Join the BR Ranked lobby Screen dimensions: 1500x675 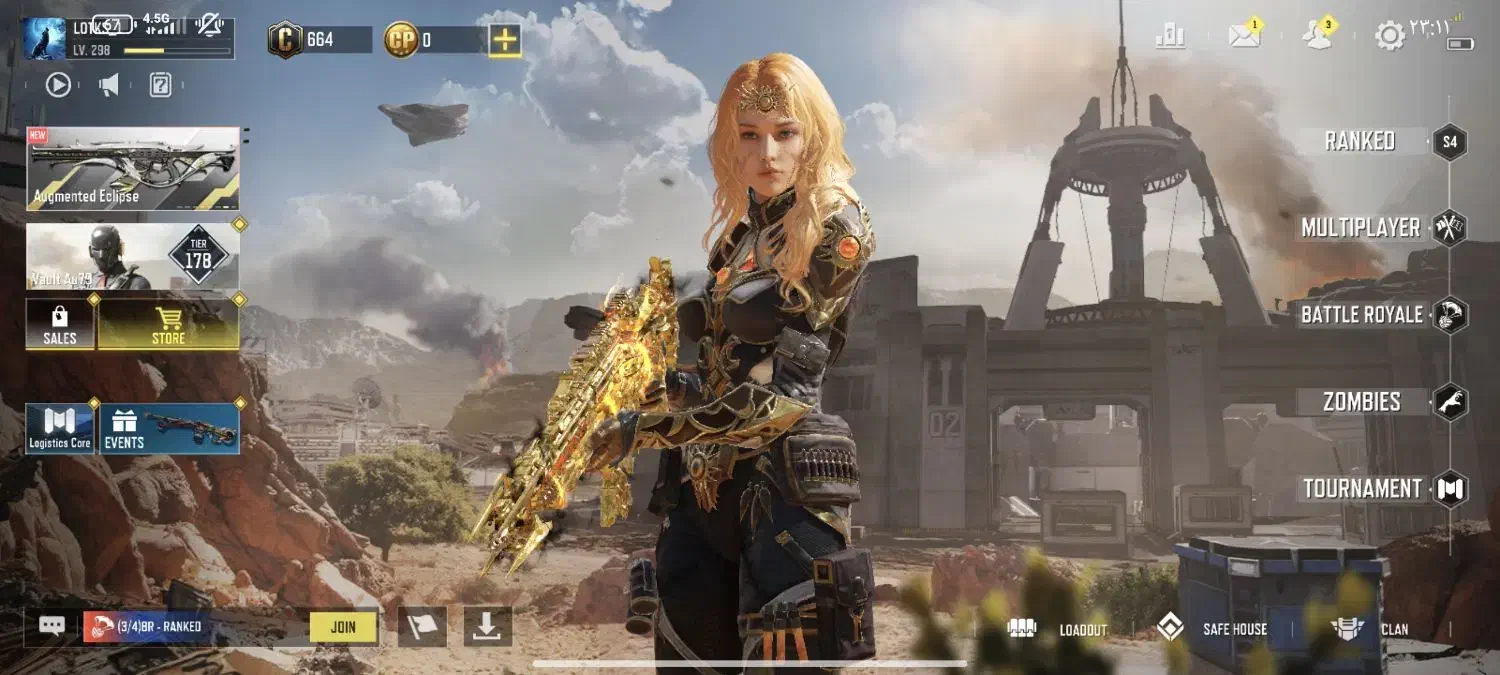(343, 627)
